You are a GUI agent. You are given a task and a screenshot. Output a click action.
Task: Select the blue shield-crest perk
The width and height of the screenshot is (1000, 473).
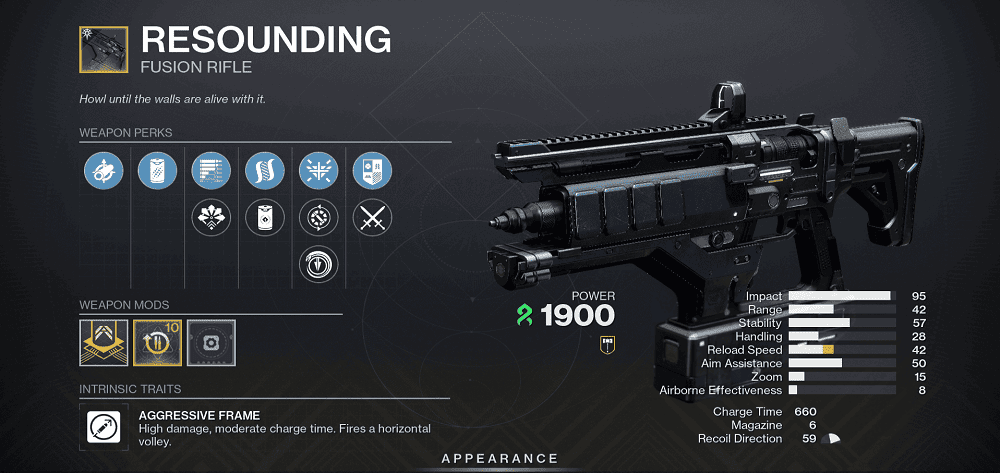tap(373, 171)
